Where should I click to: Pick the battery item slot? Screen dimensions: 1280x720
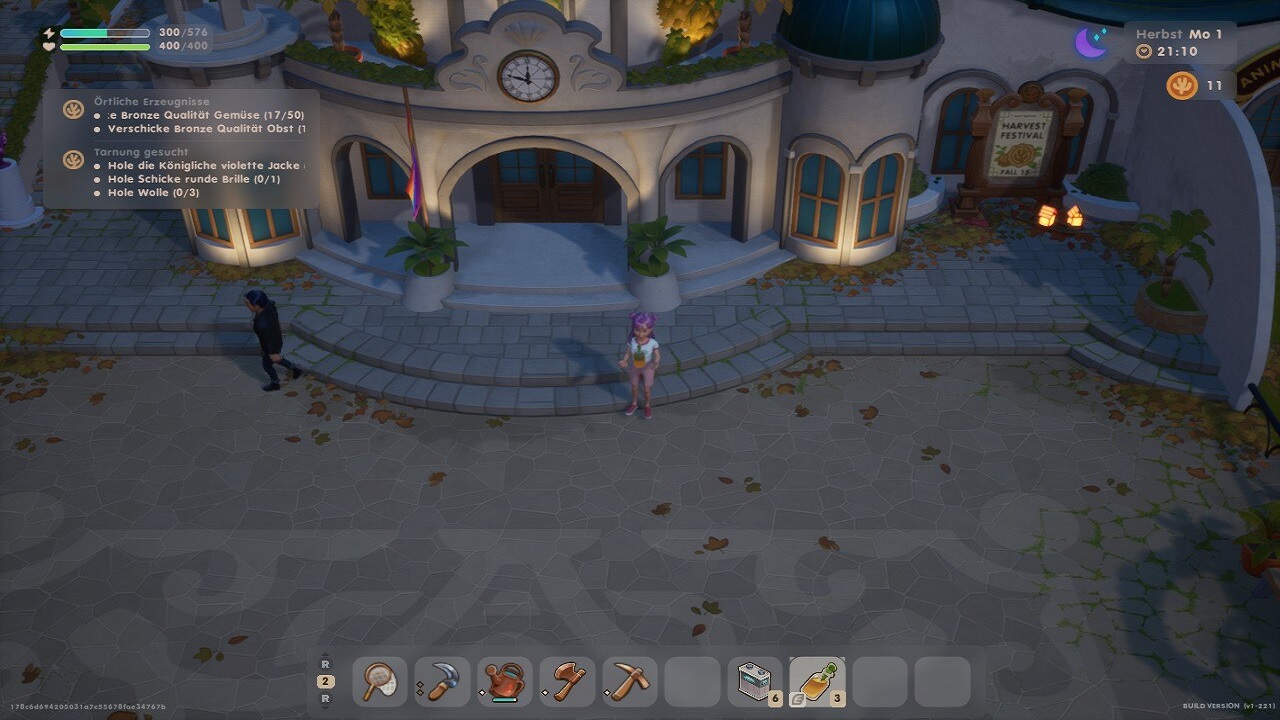pyautogui.click(x=754, y=682)
